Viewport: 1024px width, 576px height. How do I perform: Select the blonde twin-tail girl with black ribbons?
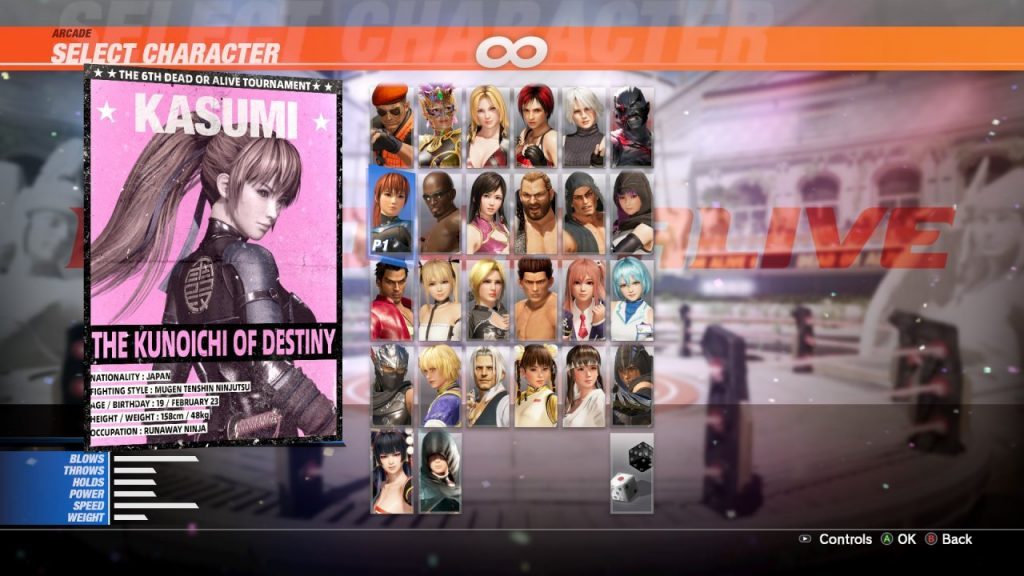[439, 298]
